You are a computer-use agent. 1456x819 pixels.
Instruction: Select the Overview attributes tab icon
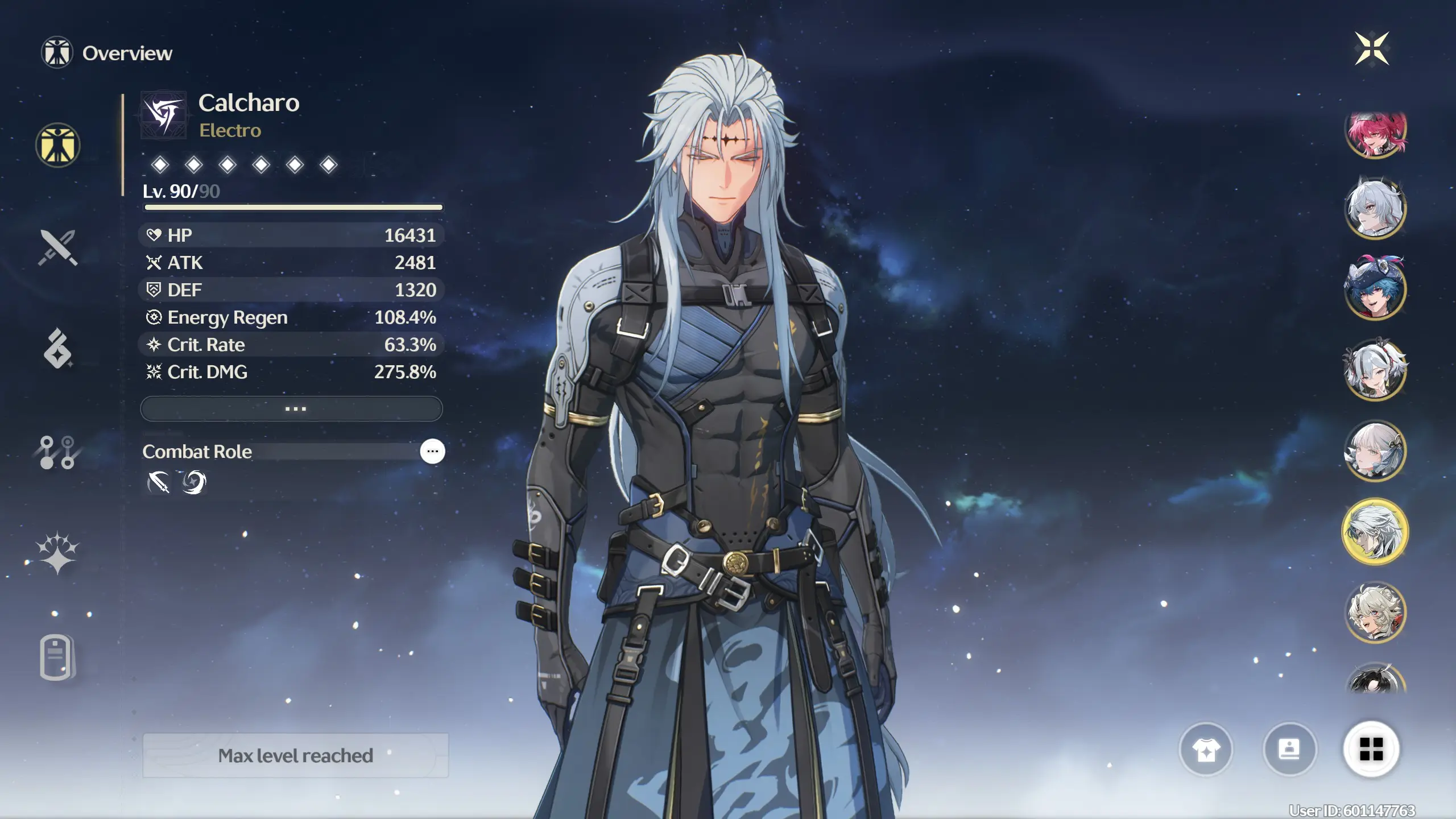click(57, 146)
